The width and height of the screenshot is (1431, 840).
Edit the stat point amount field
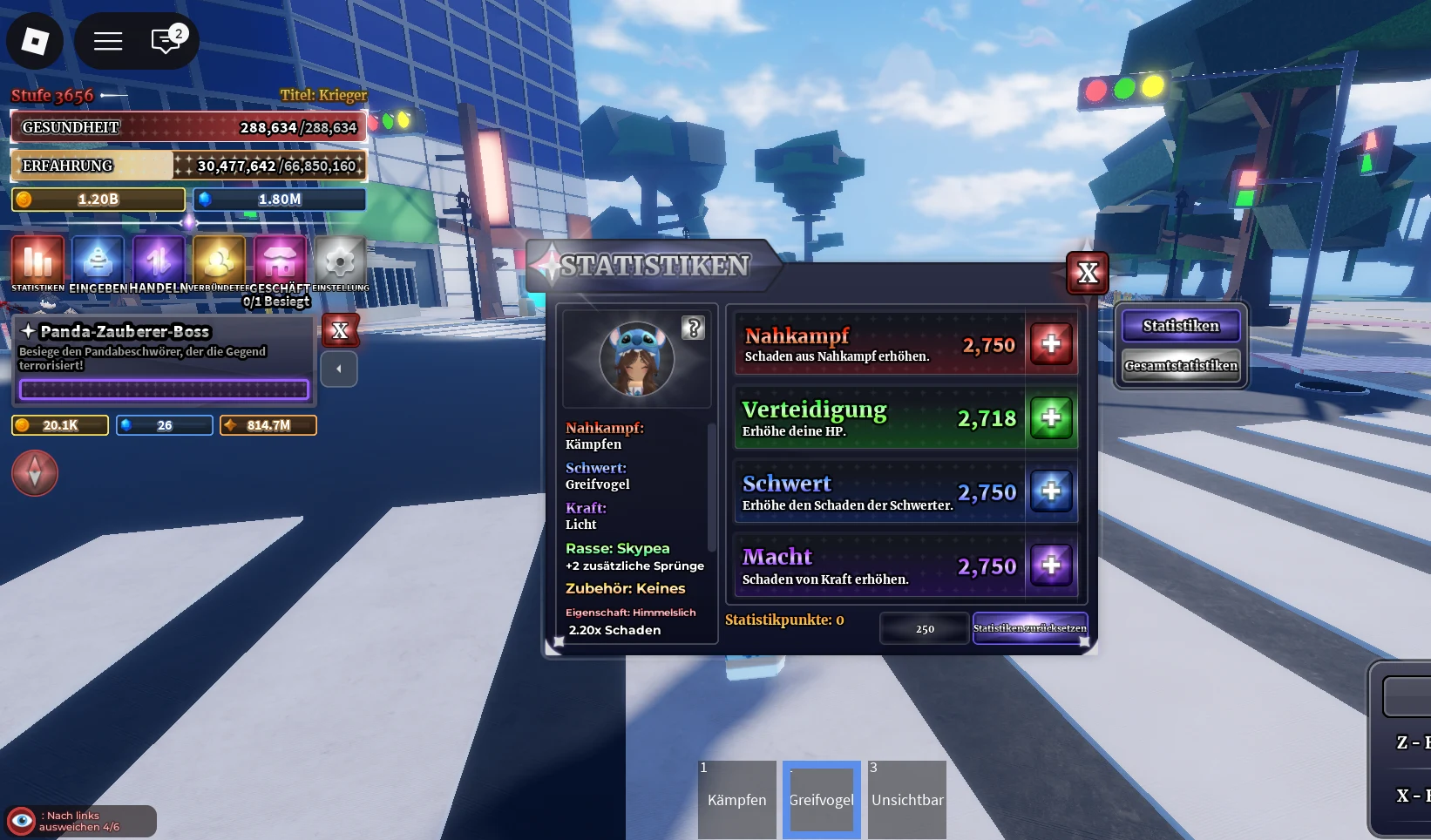click(x=925, y=628)
